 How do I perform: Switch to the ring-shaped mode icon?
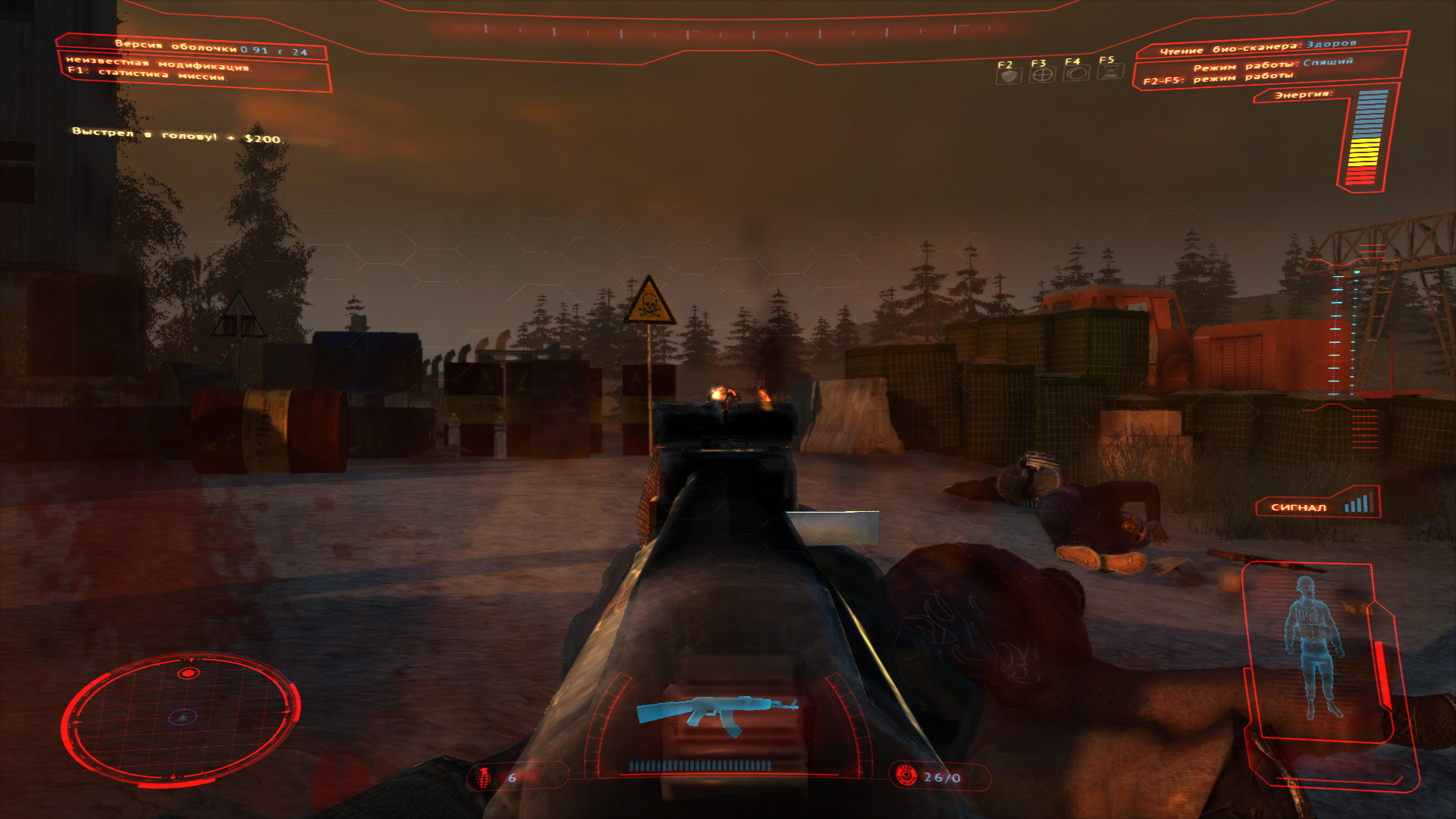pyautogui.click(x=1076, y=73)
